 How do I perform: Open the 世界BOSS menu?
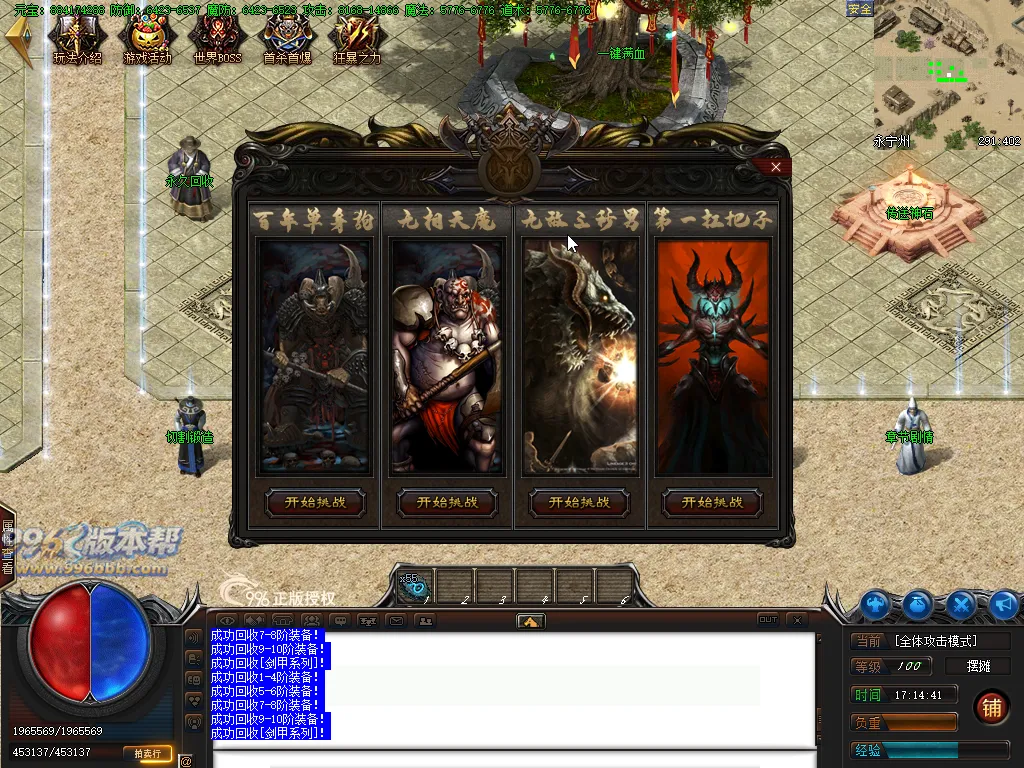coord(217,38)
